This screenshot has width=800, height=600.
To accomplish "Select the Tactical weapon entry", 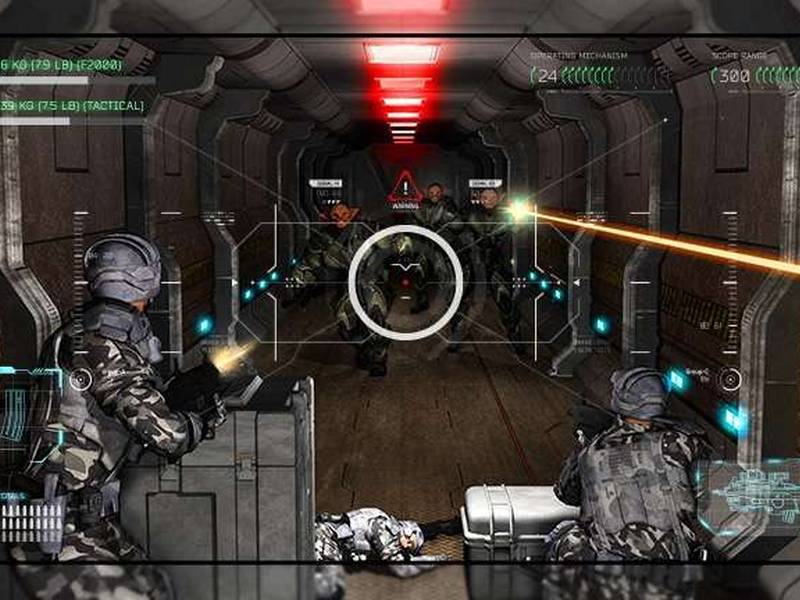I will 72,106.
